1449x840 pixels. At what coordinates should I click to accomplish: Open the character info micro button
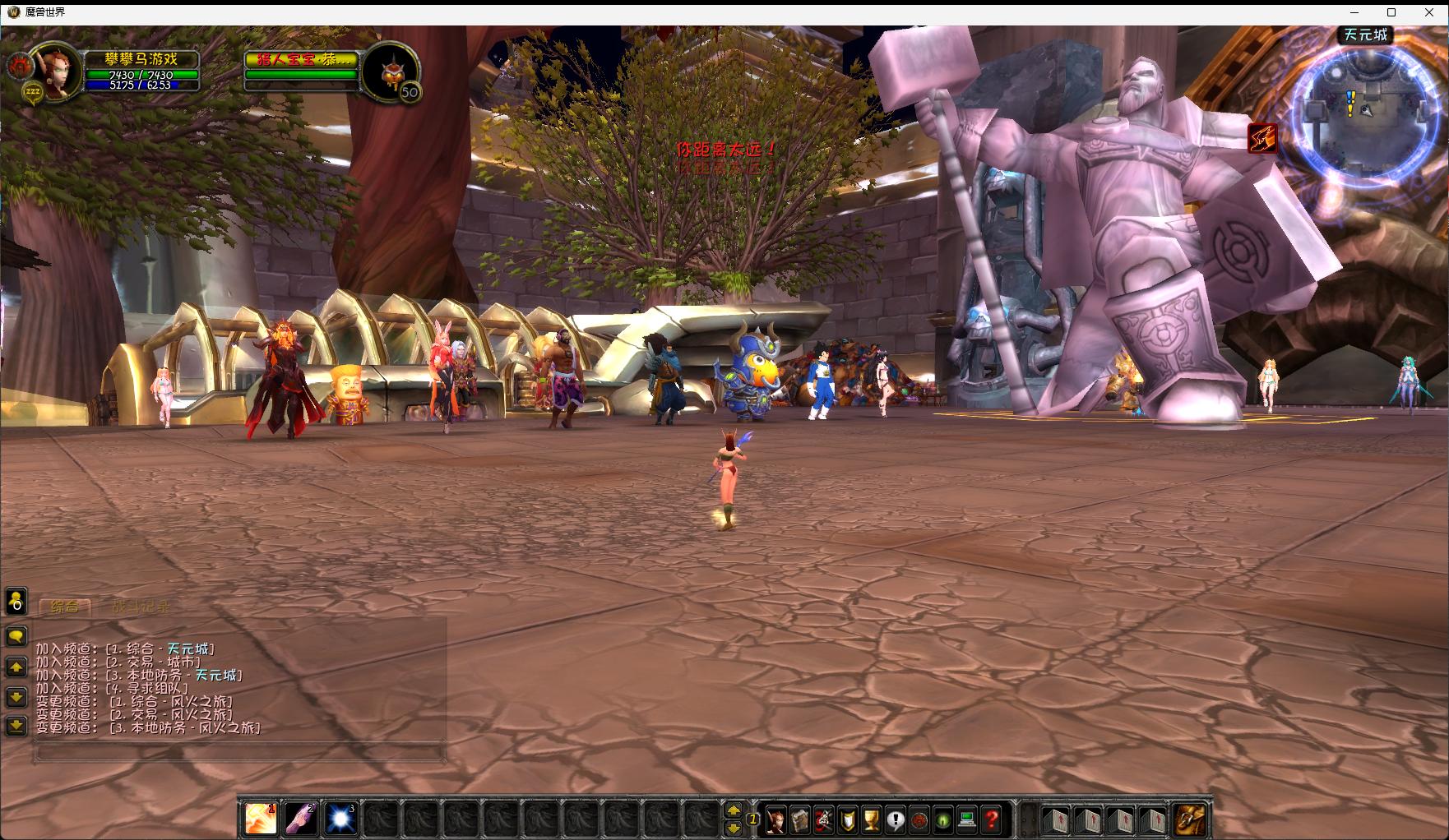(x=775, y=819)
